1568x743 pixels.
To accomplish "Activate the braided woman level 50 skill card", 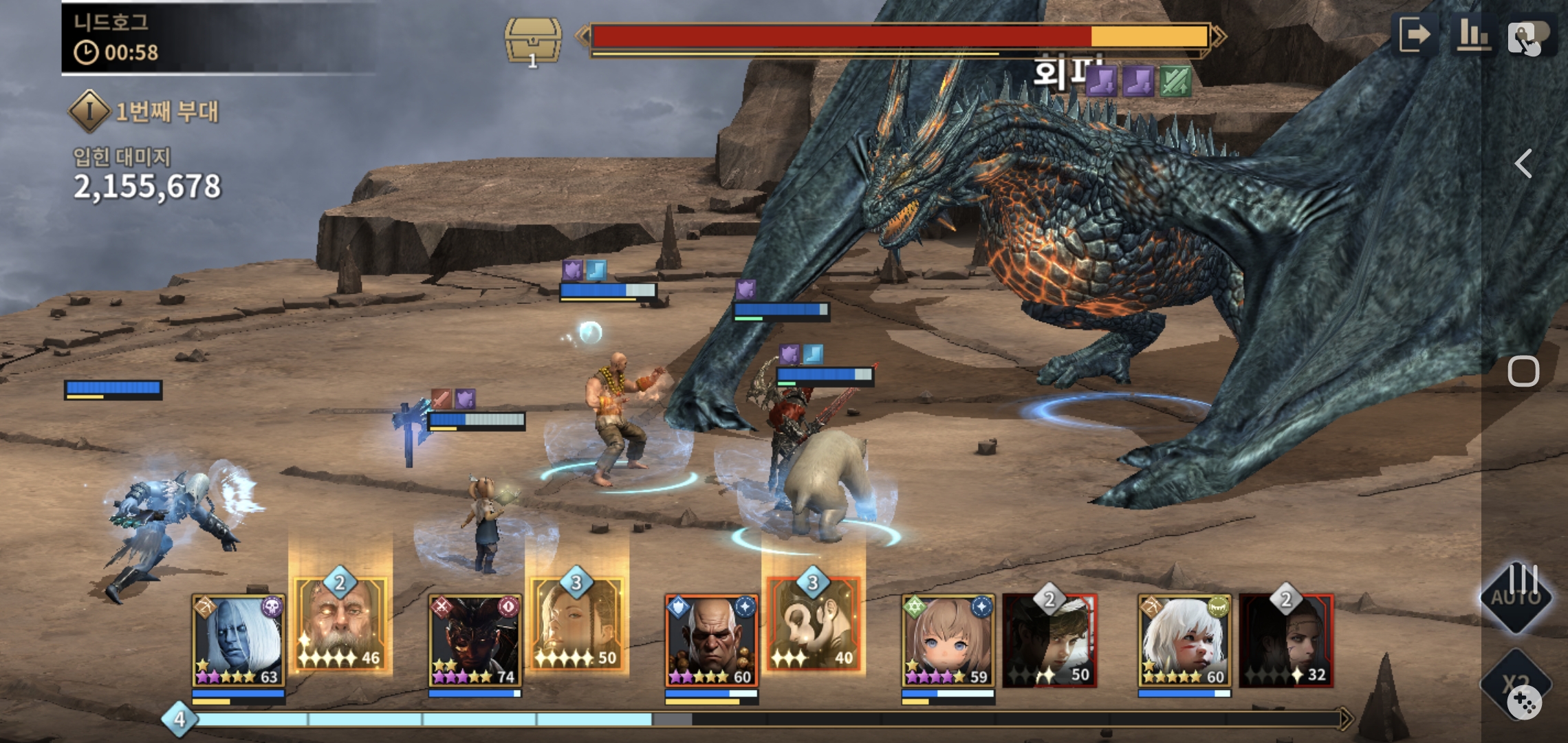I will (x=578, y=625).
